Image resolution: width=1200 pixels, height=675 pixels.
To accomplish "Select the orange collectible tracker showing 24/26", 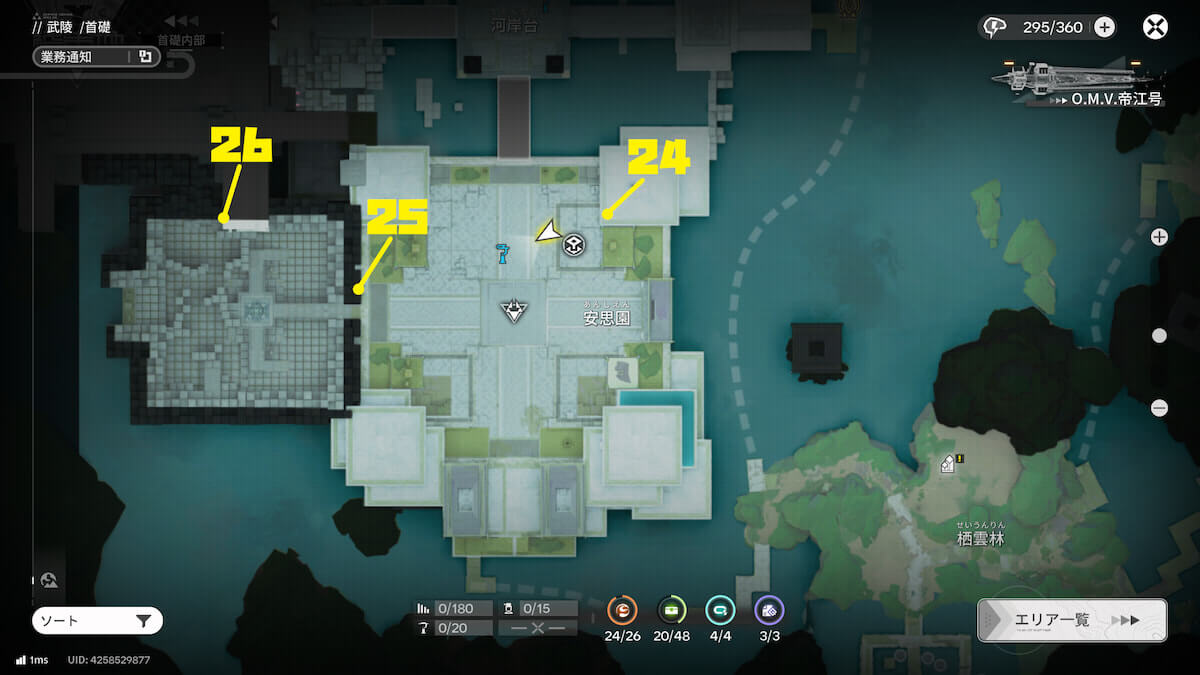I will (x=623, y=610).
